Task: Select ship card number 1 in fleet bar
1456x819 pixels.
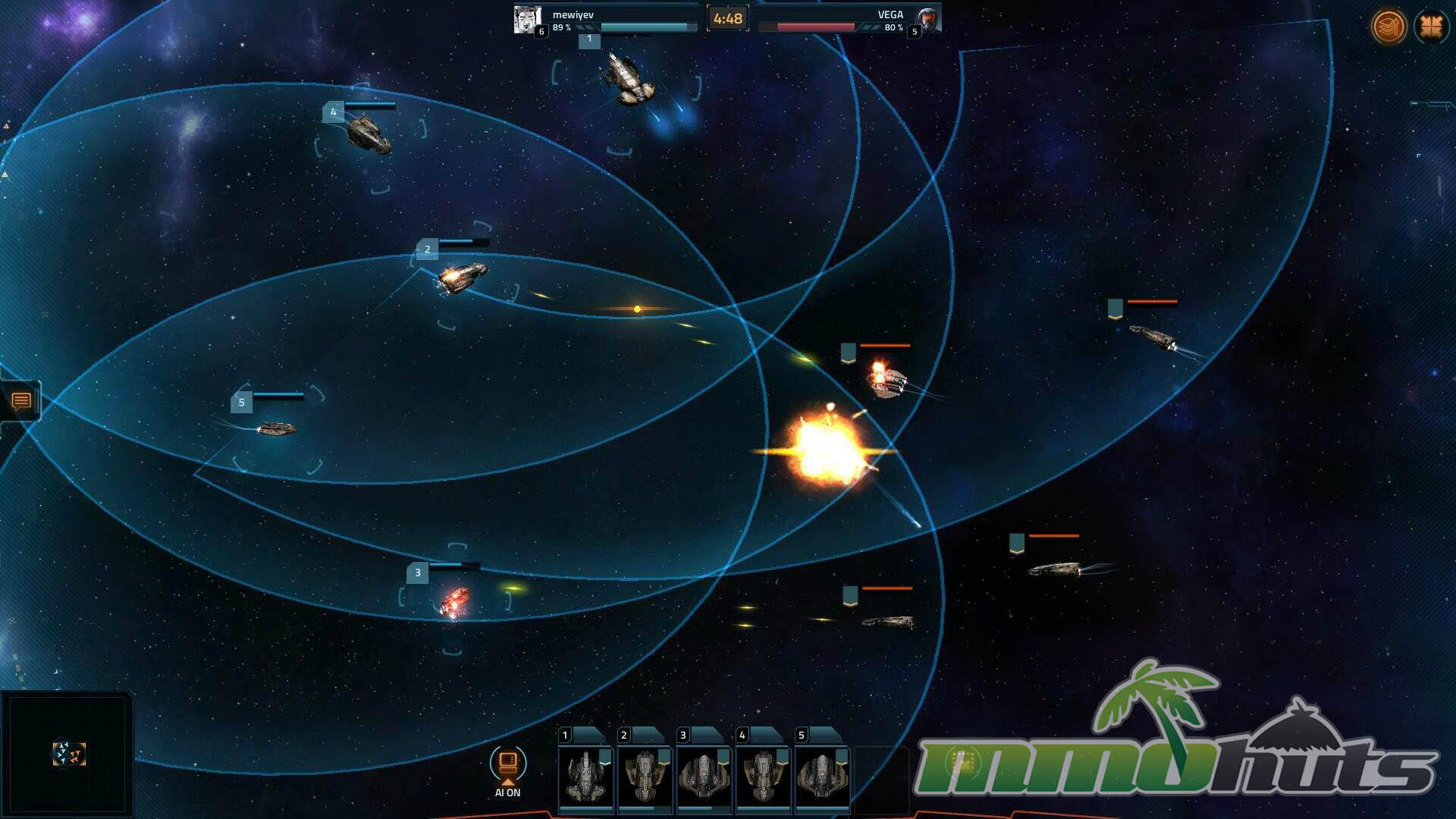Action: tap(585, 775)
